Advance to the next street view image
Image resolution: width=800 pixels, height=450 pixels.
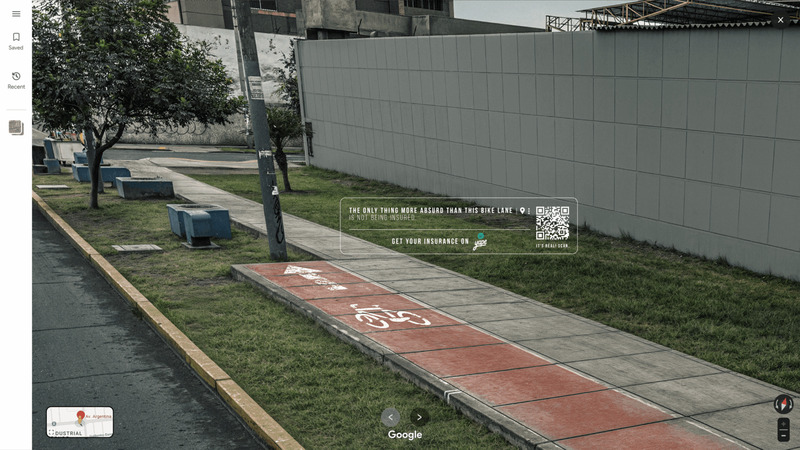point(420,417)
